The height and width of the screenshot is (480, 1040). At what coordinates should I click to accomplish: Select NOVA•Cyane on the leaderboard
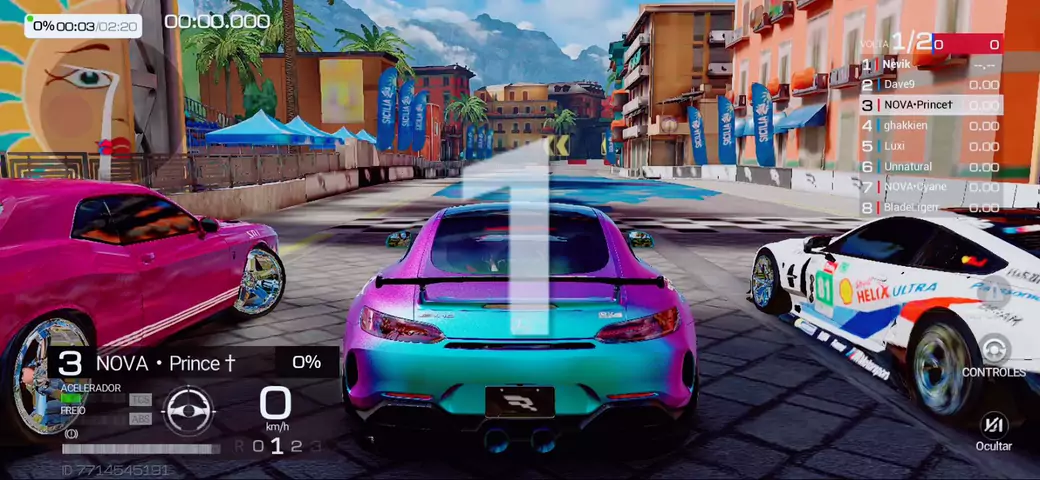(x=930, y=187)
